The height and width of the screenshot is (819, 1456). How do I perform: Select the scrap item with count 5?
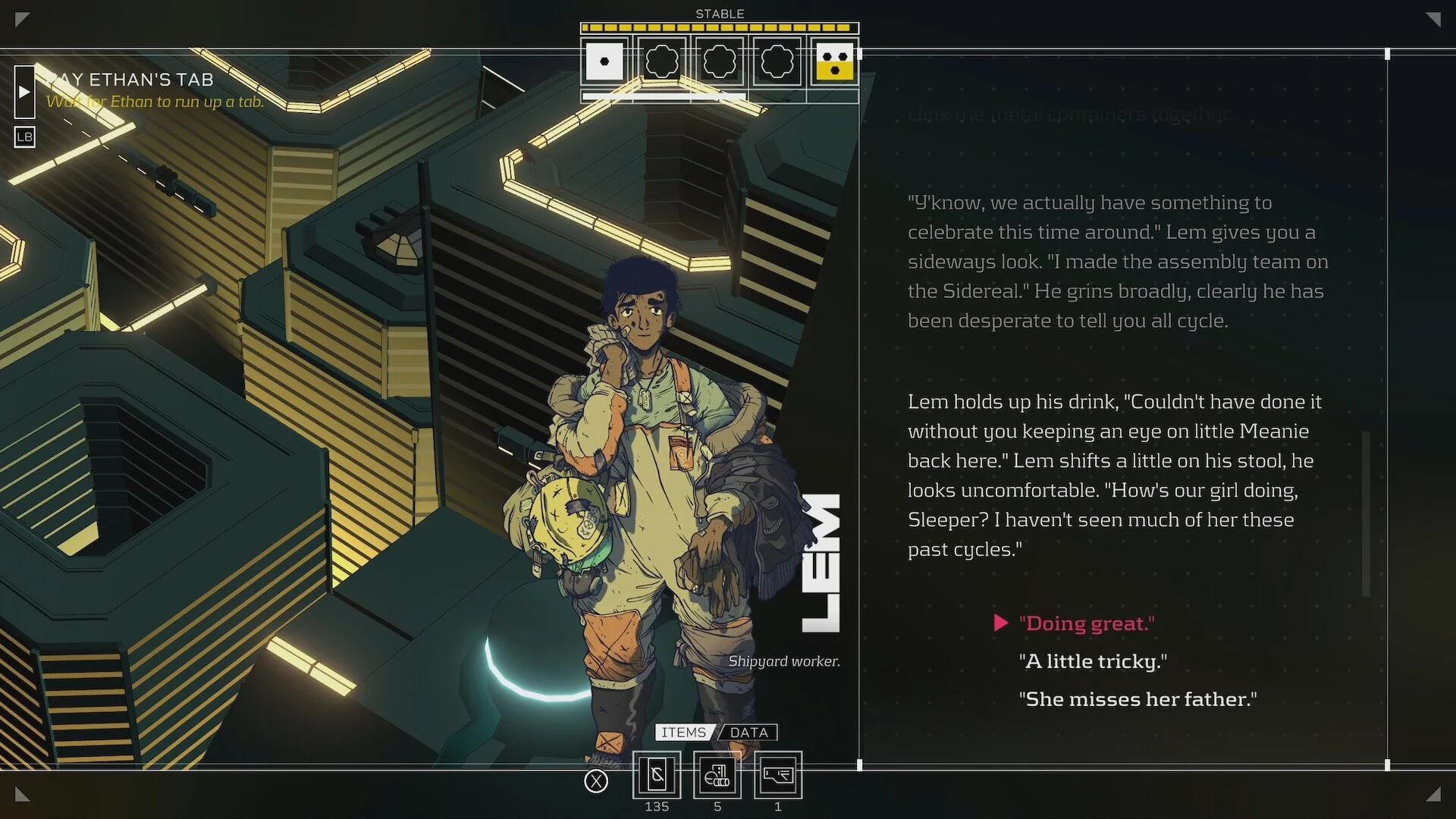click(x=717, y=775)
